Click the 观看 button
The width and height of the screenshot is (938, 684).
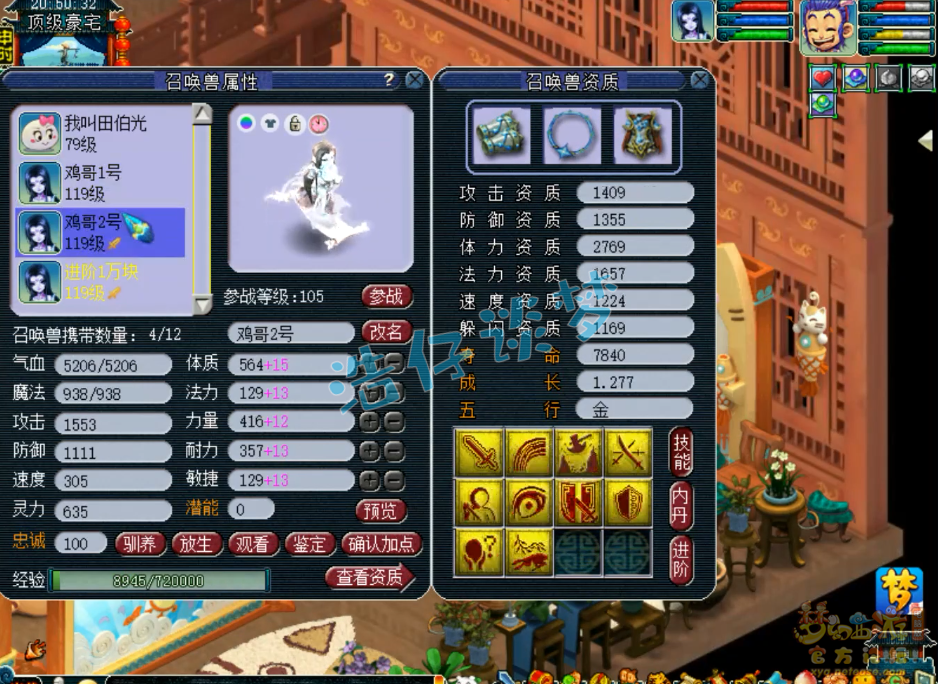pos(253,544)
